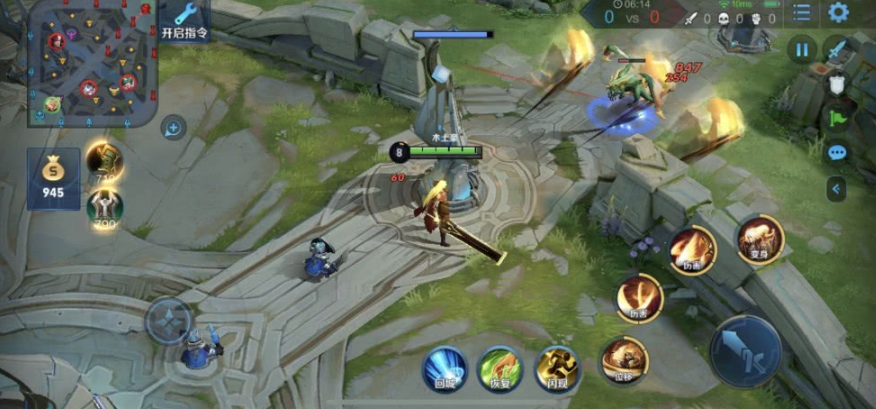Image resolution: width=876 pixels, height=409 pixels.
Task: Open the gear settings menu
Action: pyautogui.click(x=838, y=13)
